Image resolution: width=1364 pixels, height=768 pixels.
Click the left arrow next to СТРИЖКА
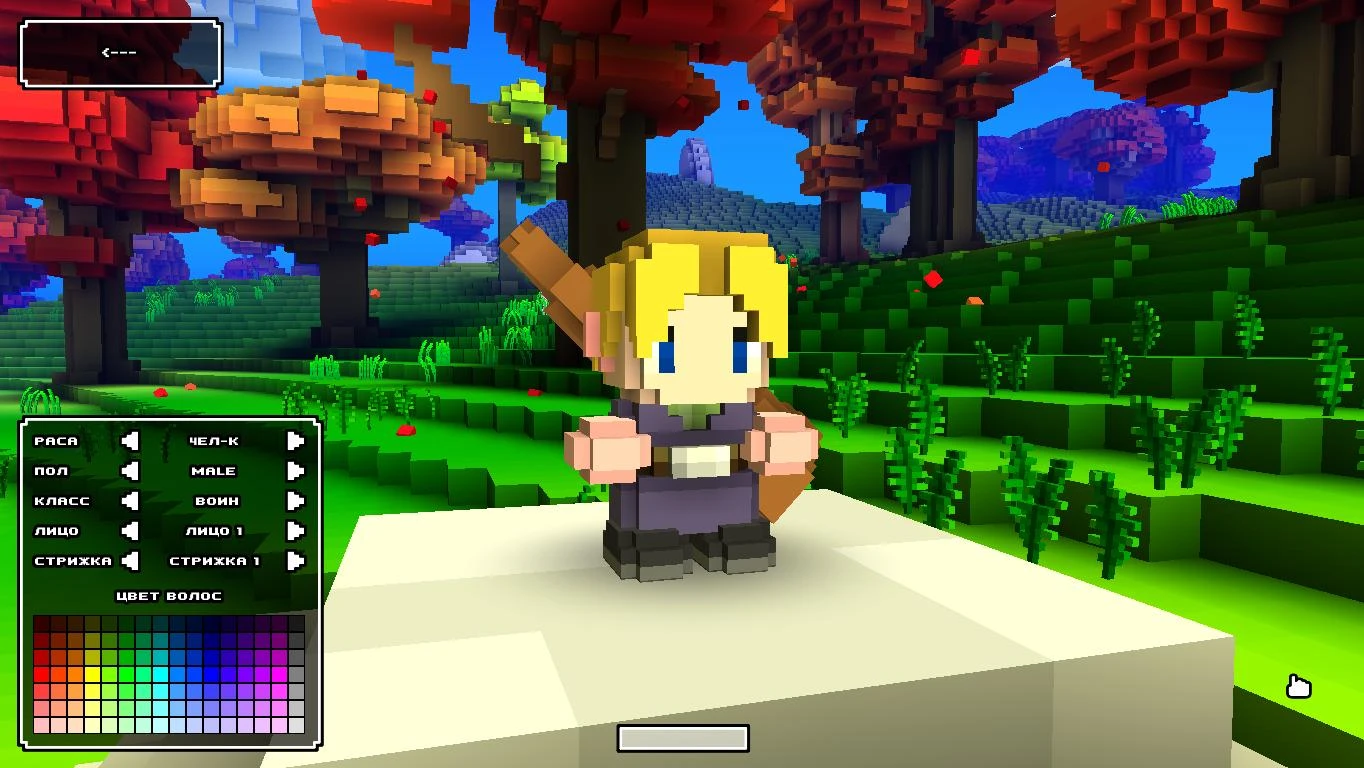tap(131, 560)
